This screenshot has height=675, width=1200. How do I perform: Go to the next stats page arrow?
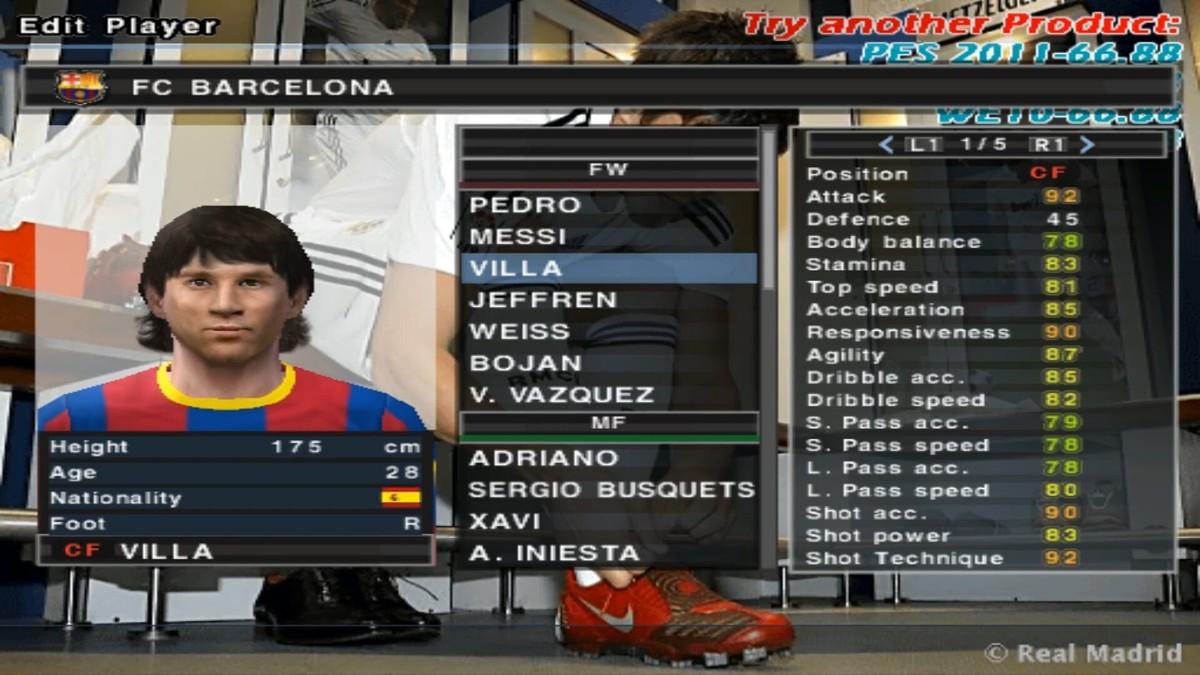(x=1088, y=145)
